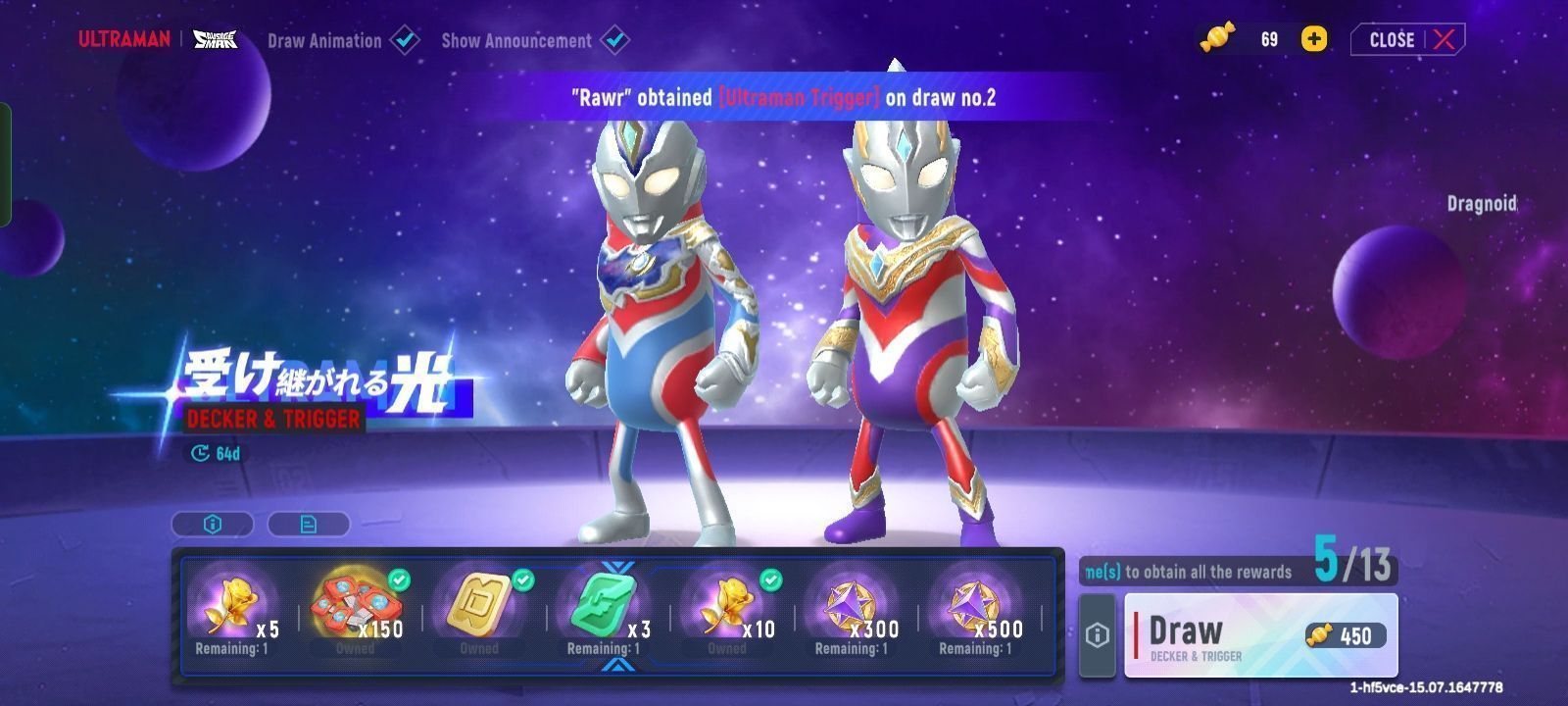Open the event info icon below the 64d timer

click(x=213, y=525)
